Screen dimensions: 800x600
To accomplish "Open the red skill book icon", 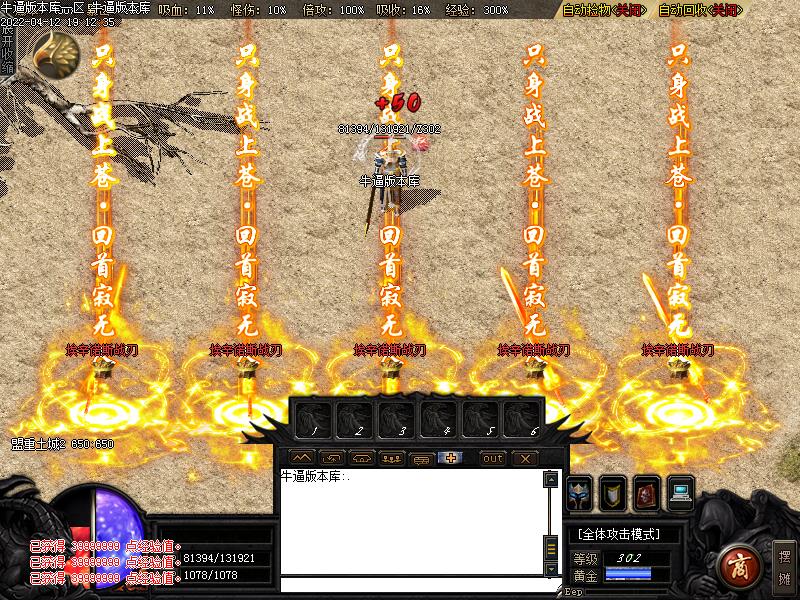I will click(648, 492).
